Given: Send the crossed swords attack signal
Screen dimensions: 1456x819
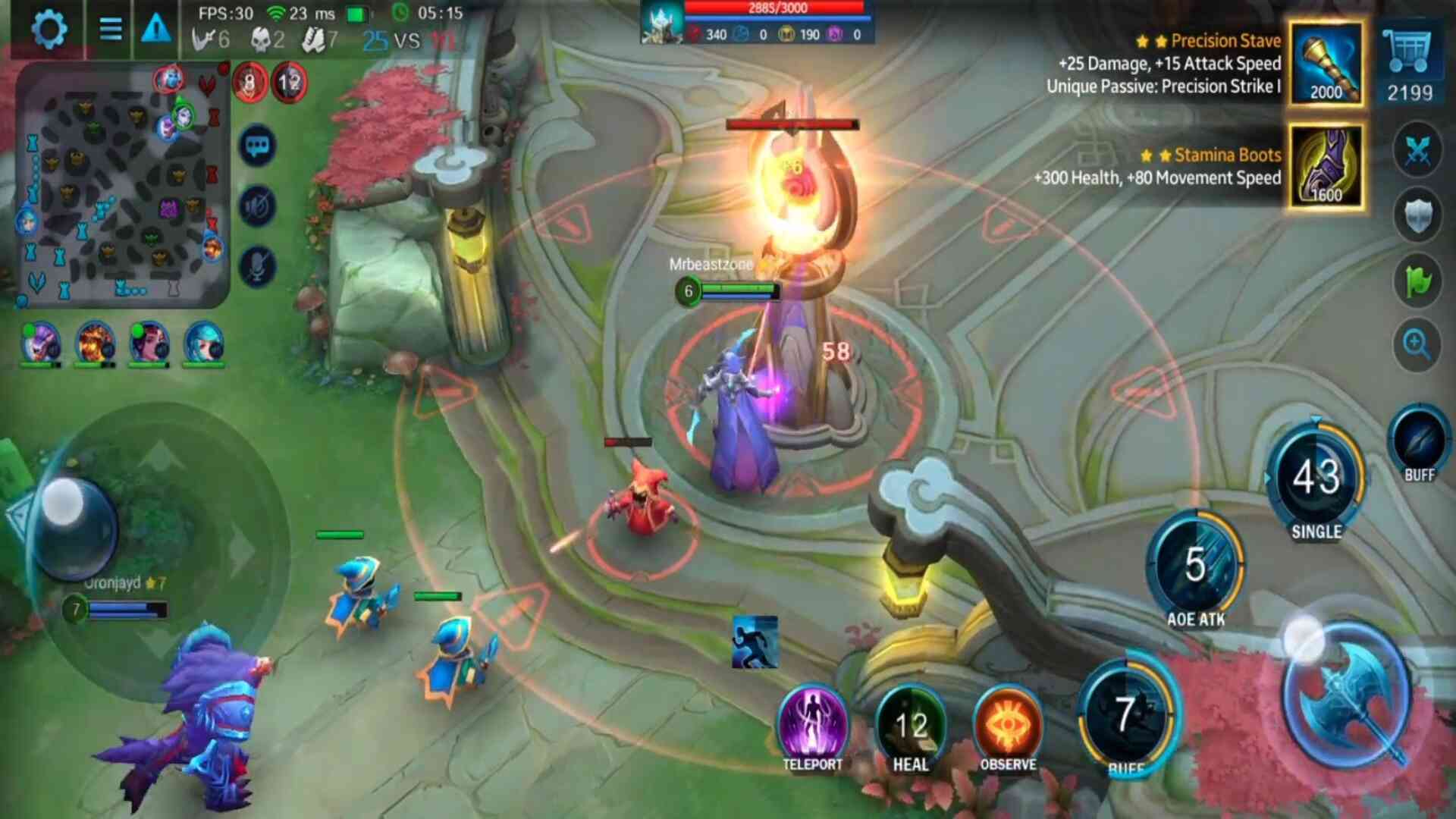Looking at the screenshot, I should (x=1417, y=149).
